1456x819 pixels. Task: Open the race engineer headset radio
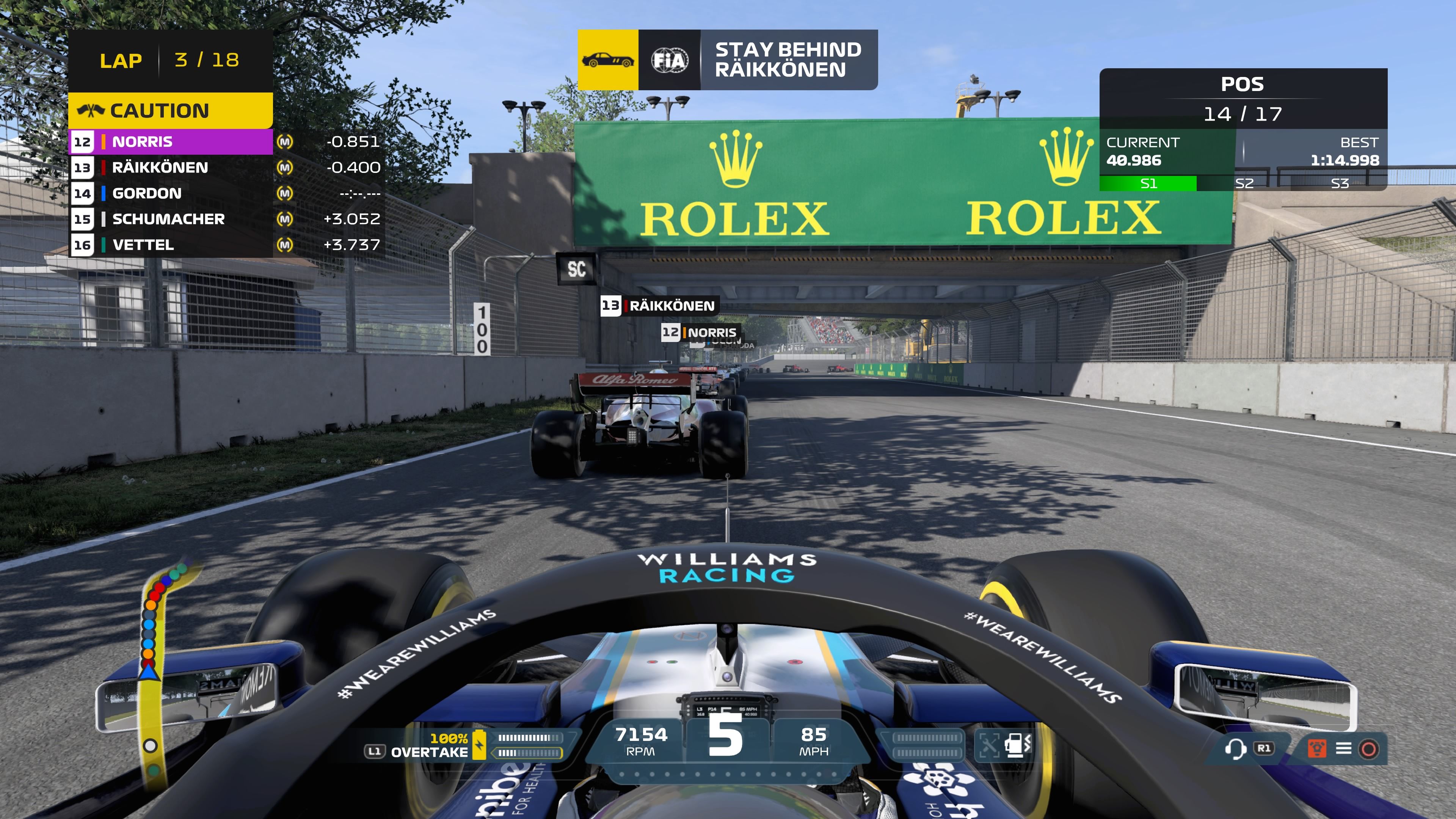tap(1235, 749)
